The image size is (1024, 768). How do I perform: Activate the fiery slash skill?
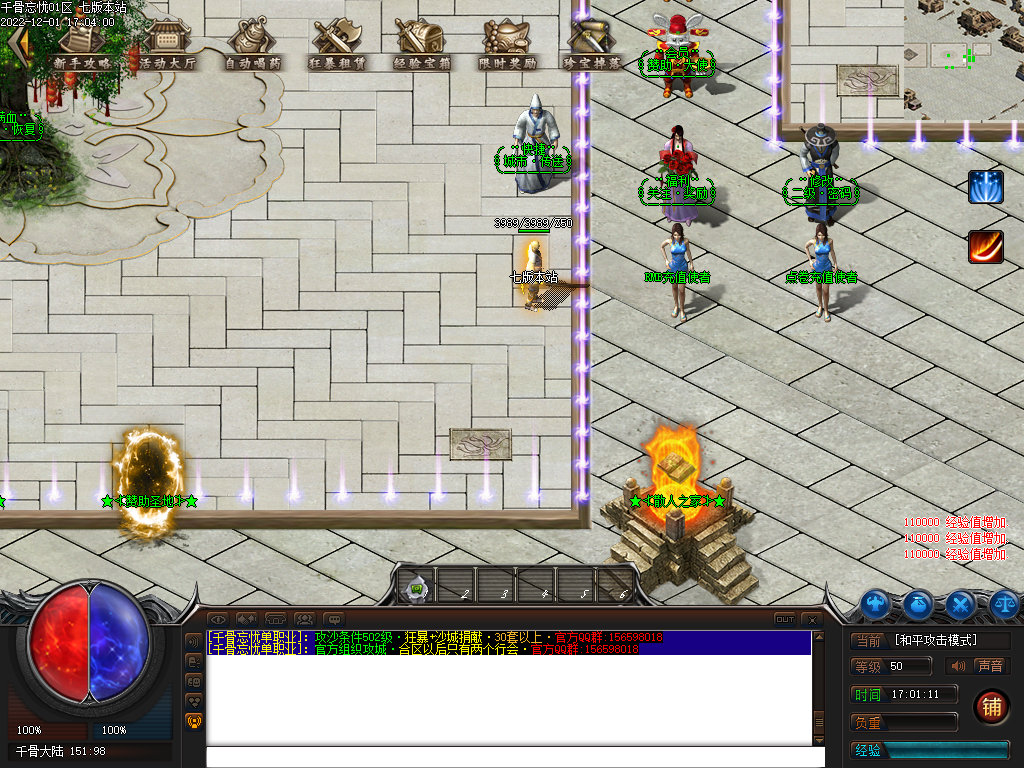tap(985, 247)
